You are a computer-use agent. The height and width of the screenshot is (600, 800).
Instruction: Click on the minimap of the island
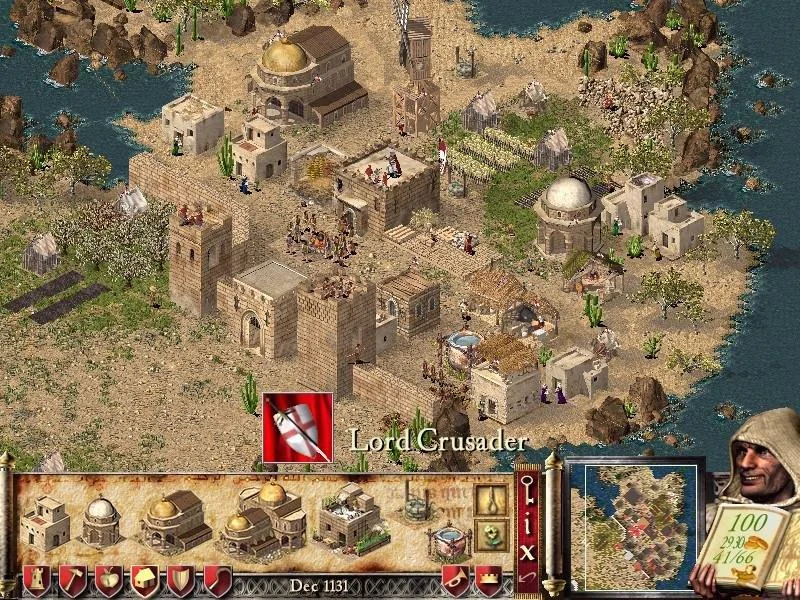634,527
